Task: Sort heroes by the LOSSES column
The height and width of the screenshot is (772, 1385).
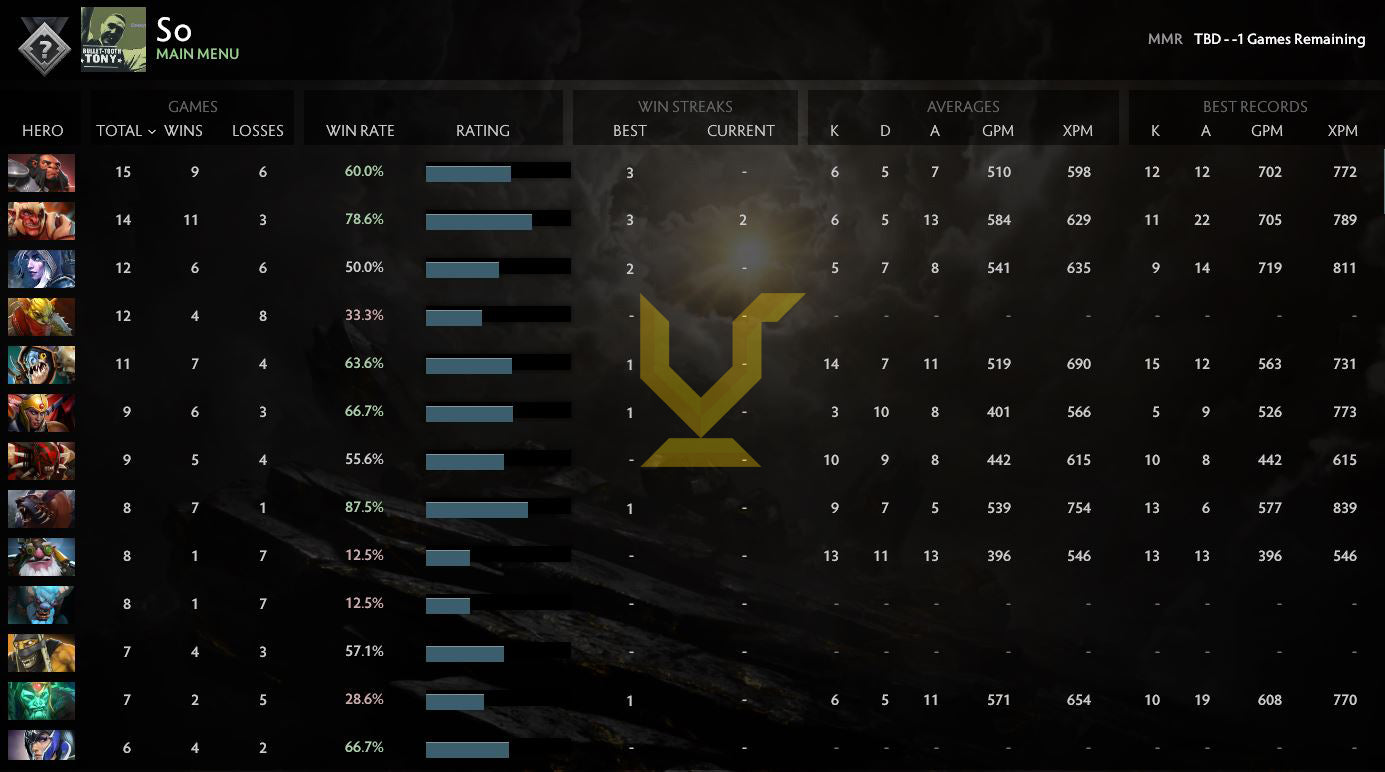Action: [x=258, y=131]
